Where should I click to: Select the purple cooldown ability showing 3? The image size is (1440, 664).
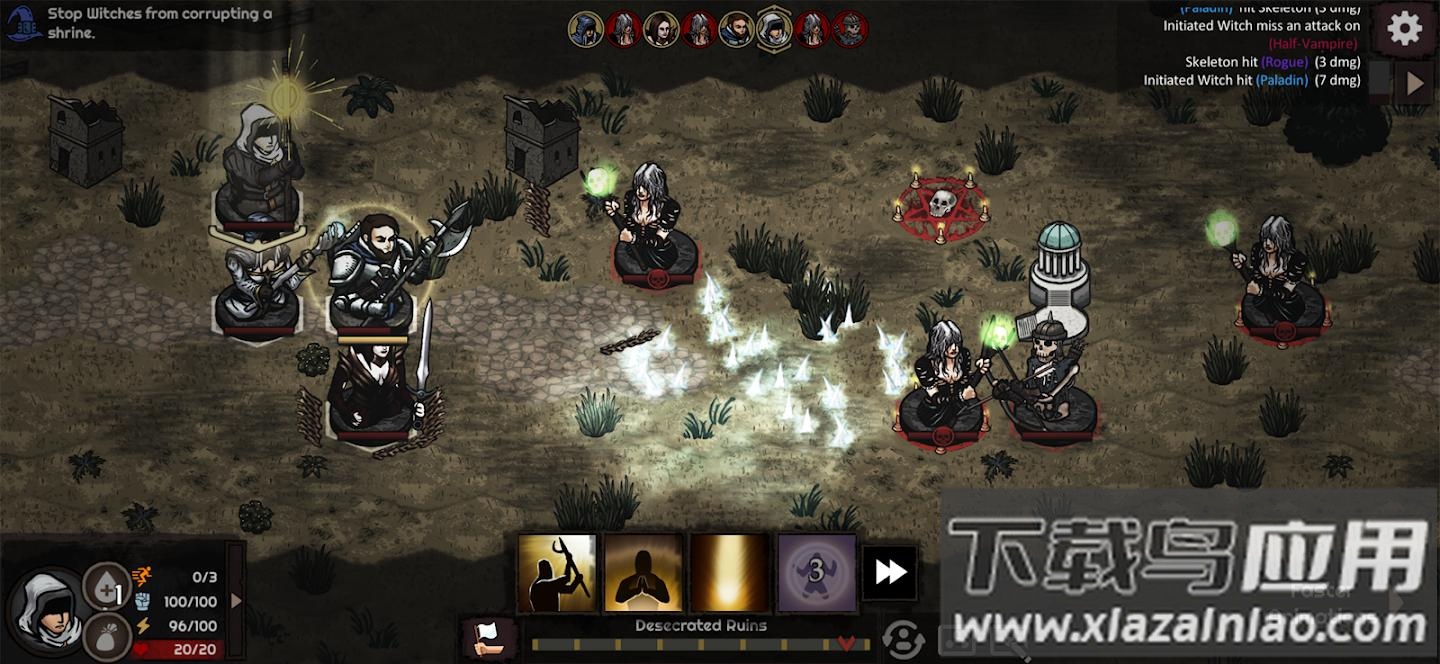(816, 572)
